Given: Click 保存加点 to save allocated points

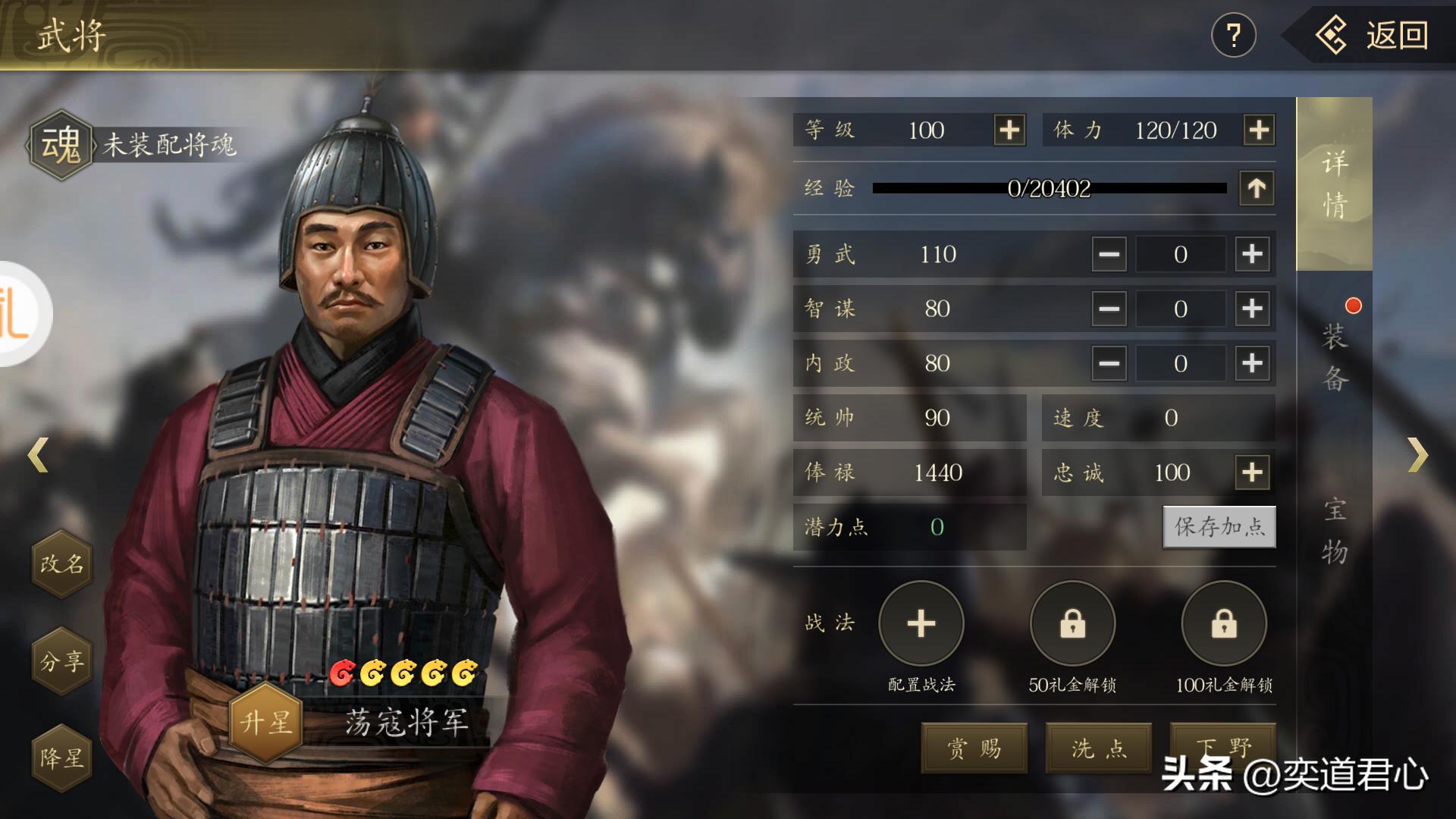Looking at the screenshot, I should [x=1219, y=528].
